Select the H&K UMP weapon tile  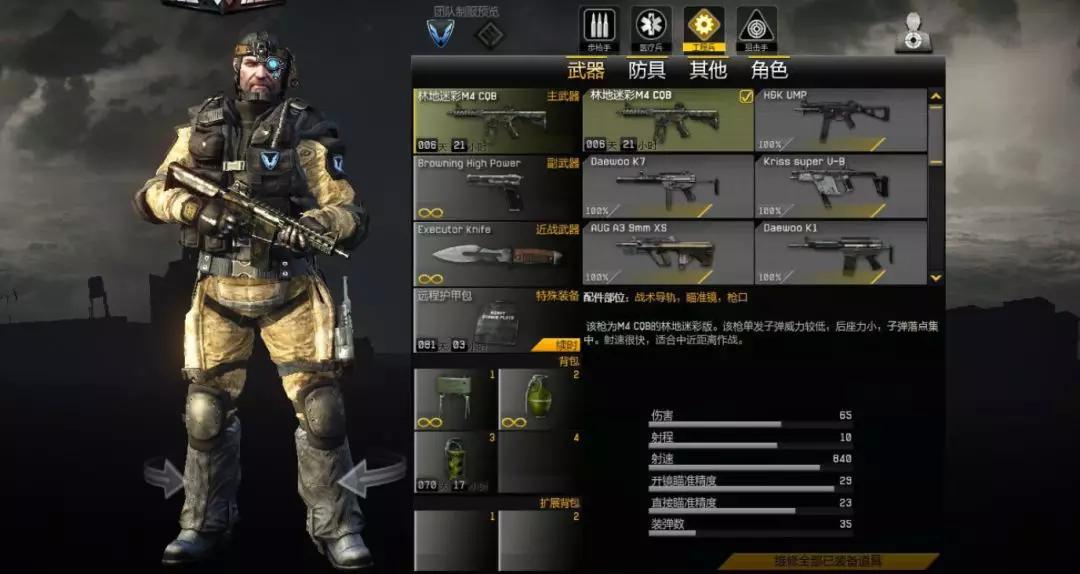[x=840, y=120]
